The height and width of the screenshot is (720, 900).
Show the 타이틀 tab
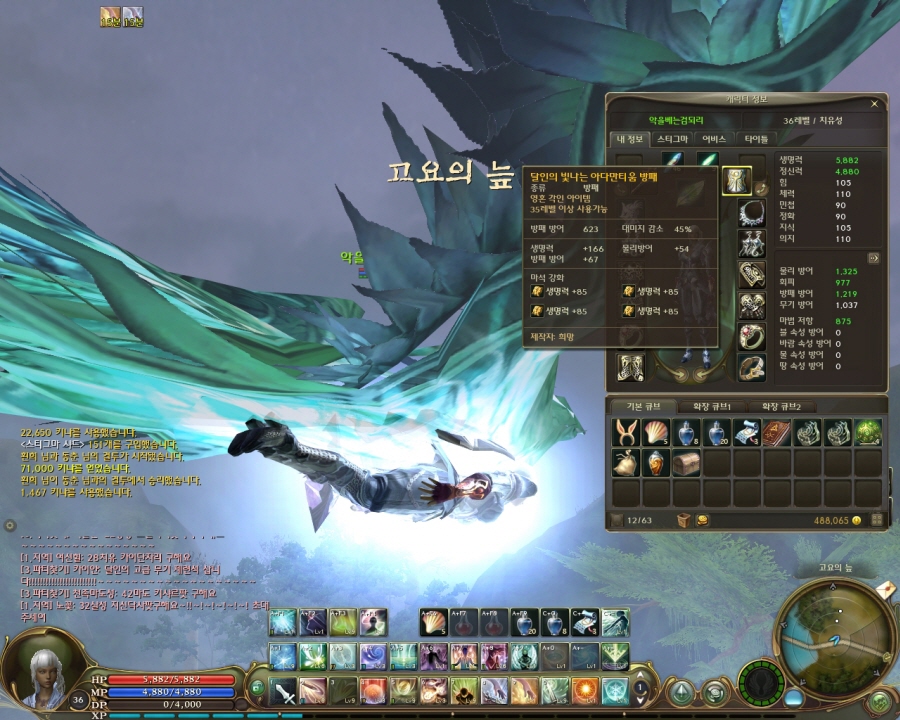click(x=757, y=139)
